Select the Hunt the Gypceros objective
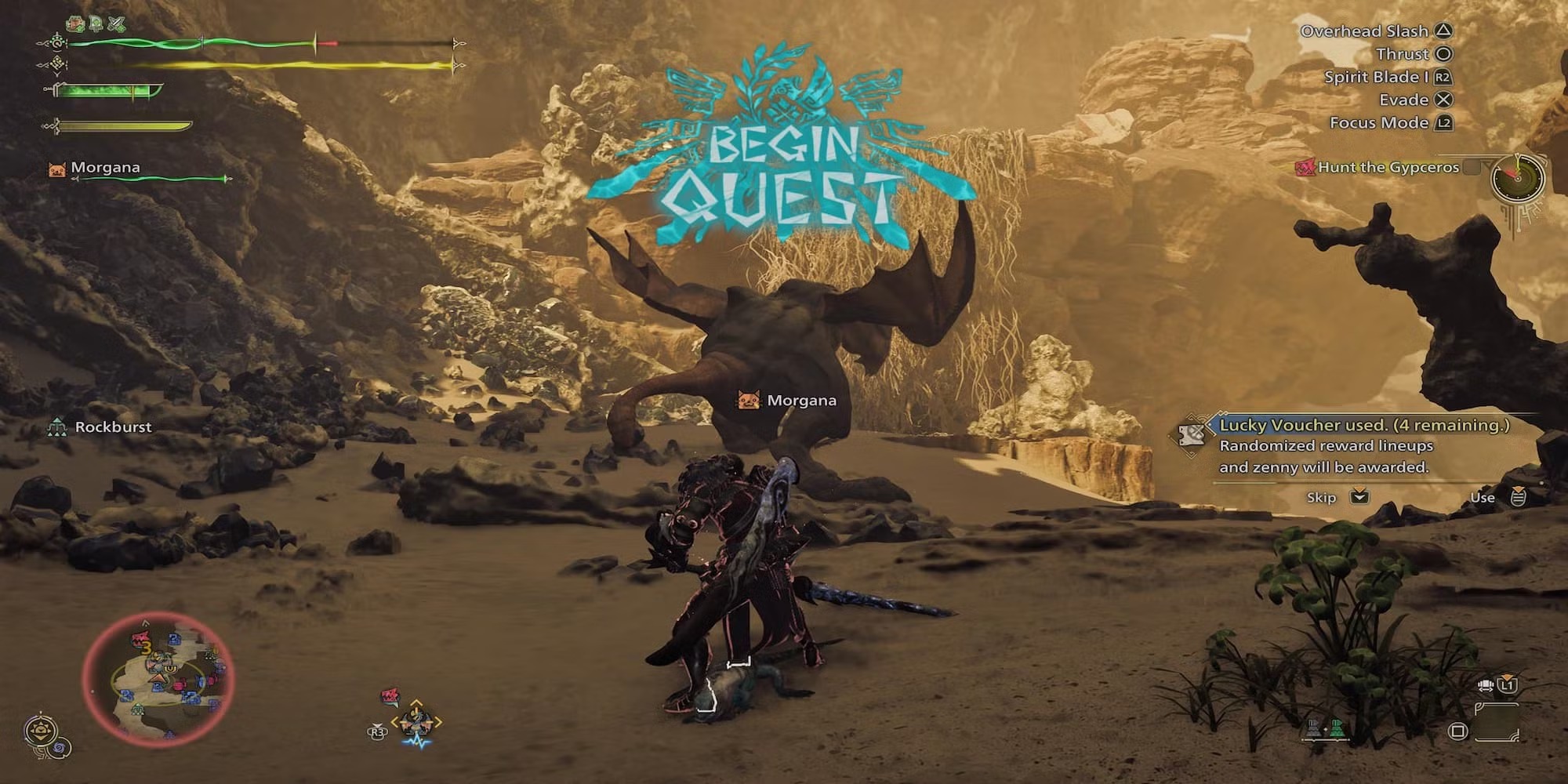 (x=1388, y=167)
